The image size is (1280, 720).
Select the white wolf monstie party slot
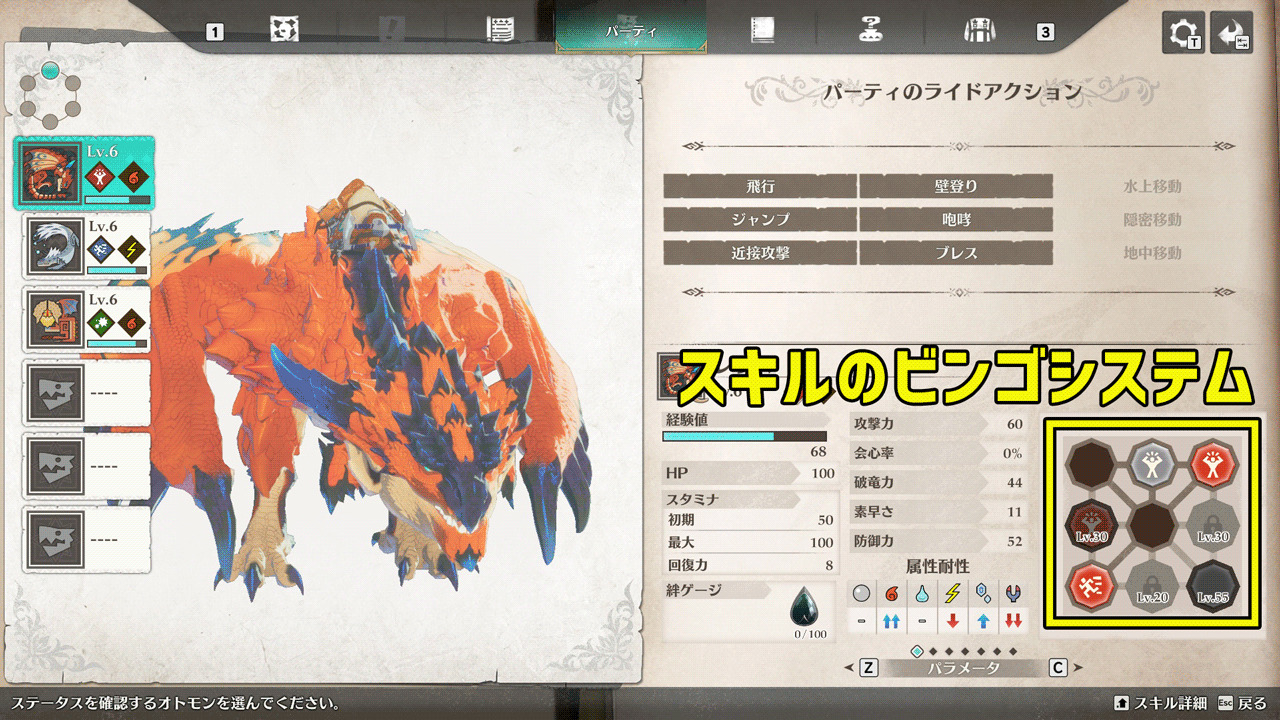(x=86, y=246)
